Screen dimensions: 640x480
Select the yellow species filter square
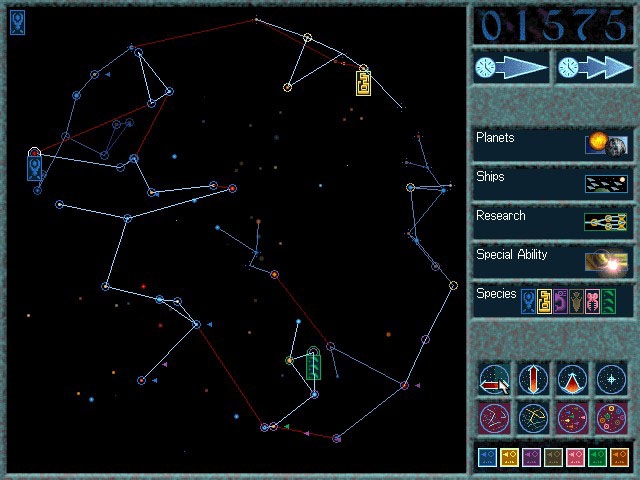pyautogui.click(x=509, y=458)
